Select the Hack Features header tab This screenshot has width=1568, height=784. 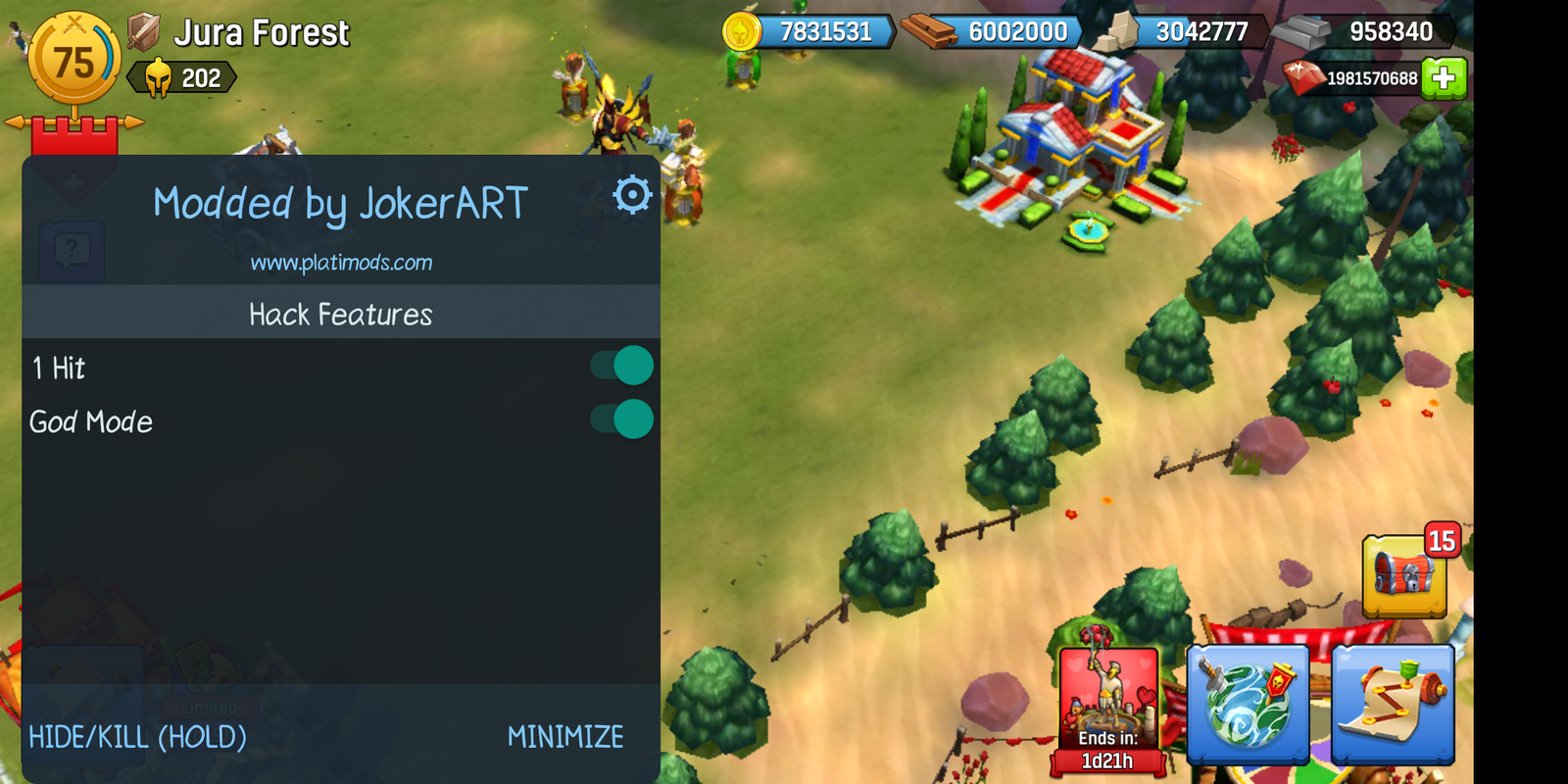click(x=341, y=314)
